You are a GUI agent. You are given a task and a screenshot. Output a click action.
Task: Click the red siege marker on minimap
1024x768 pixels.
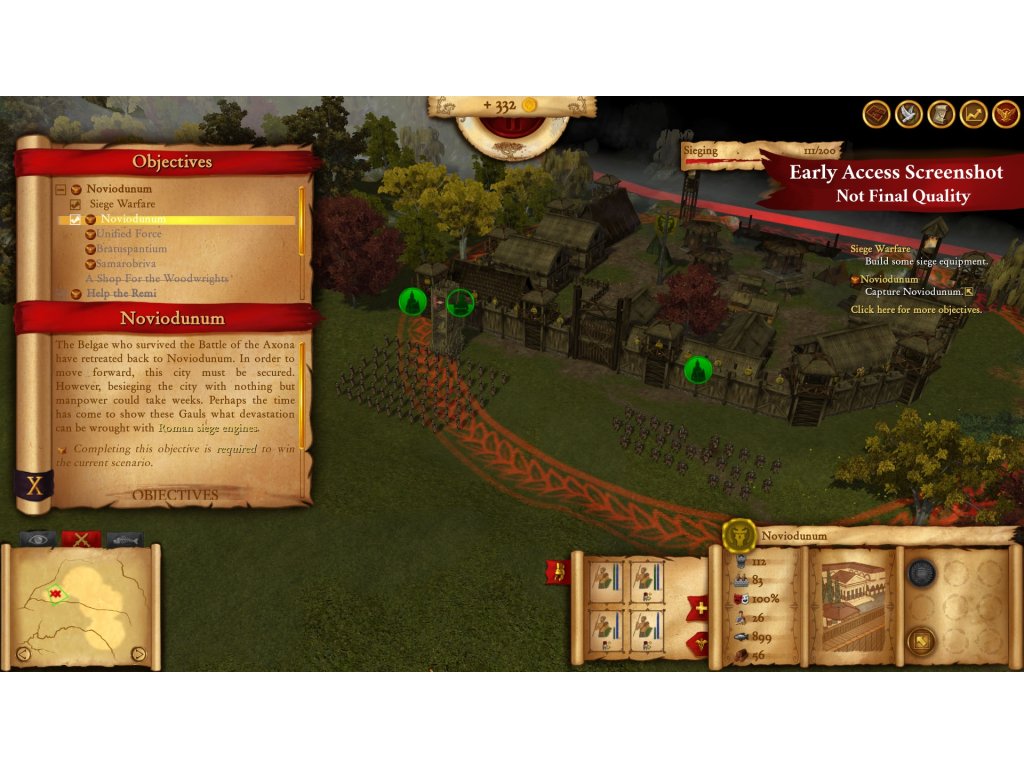pyautogui.click(x=56, y=594)
